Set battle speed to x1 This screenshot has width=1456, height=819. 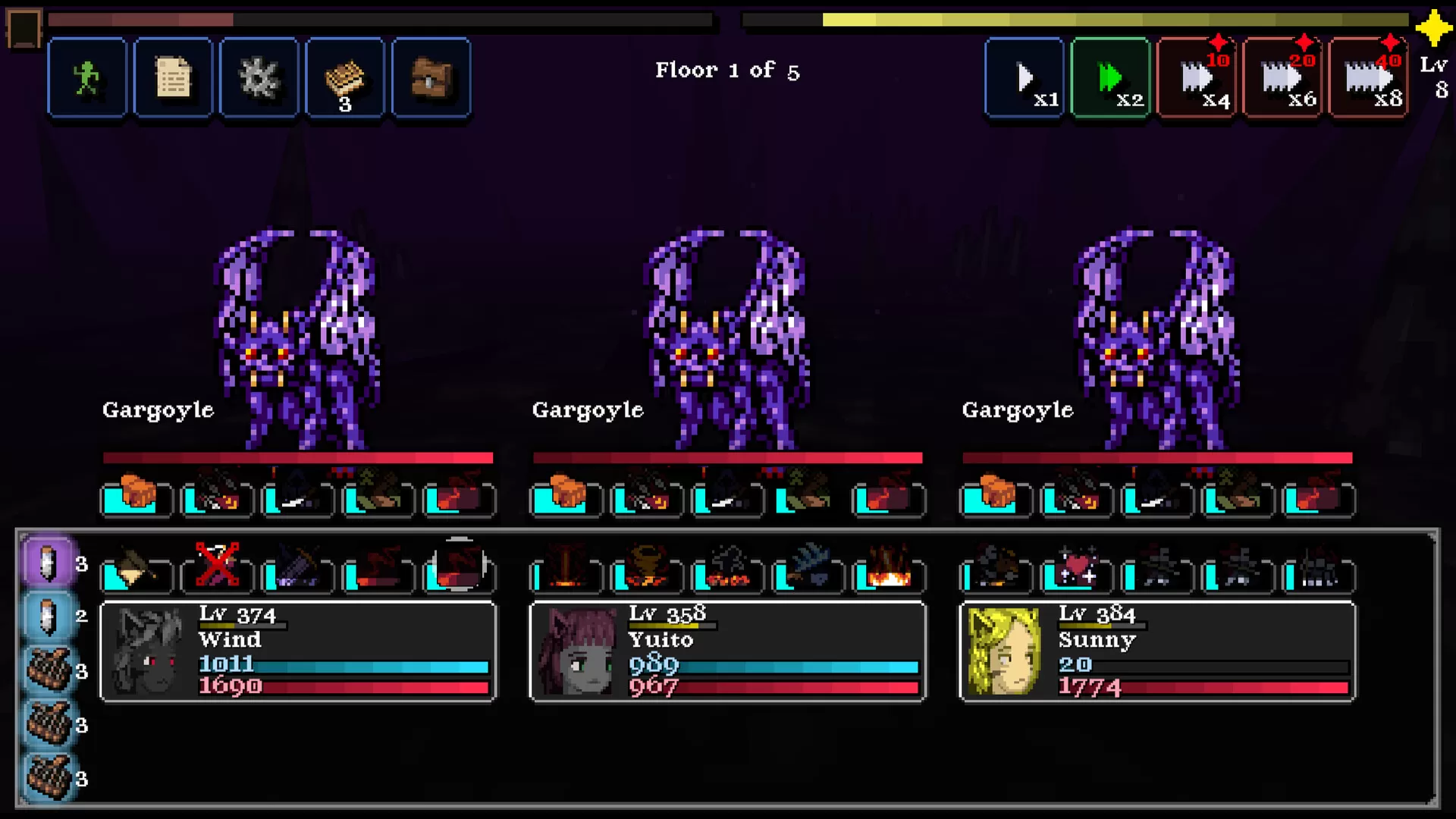1025,78
